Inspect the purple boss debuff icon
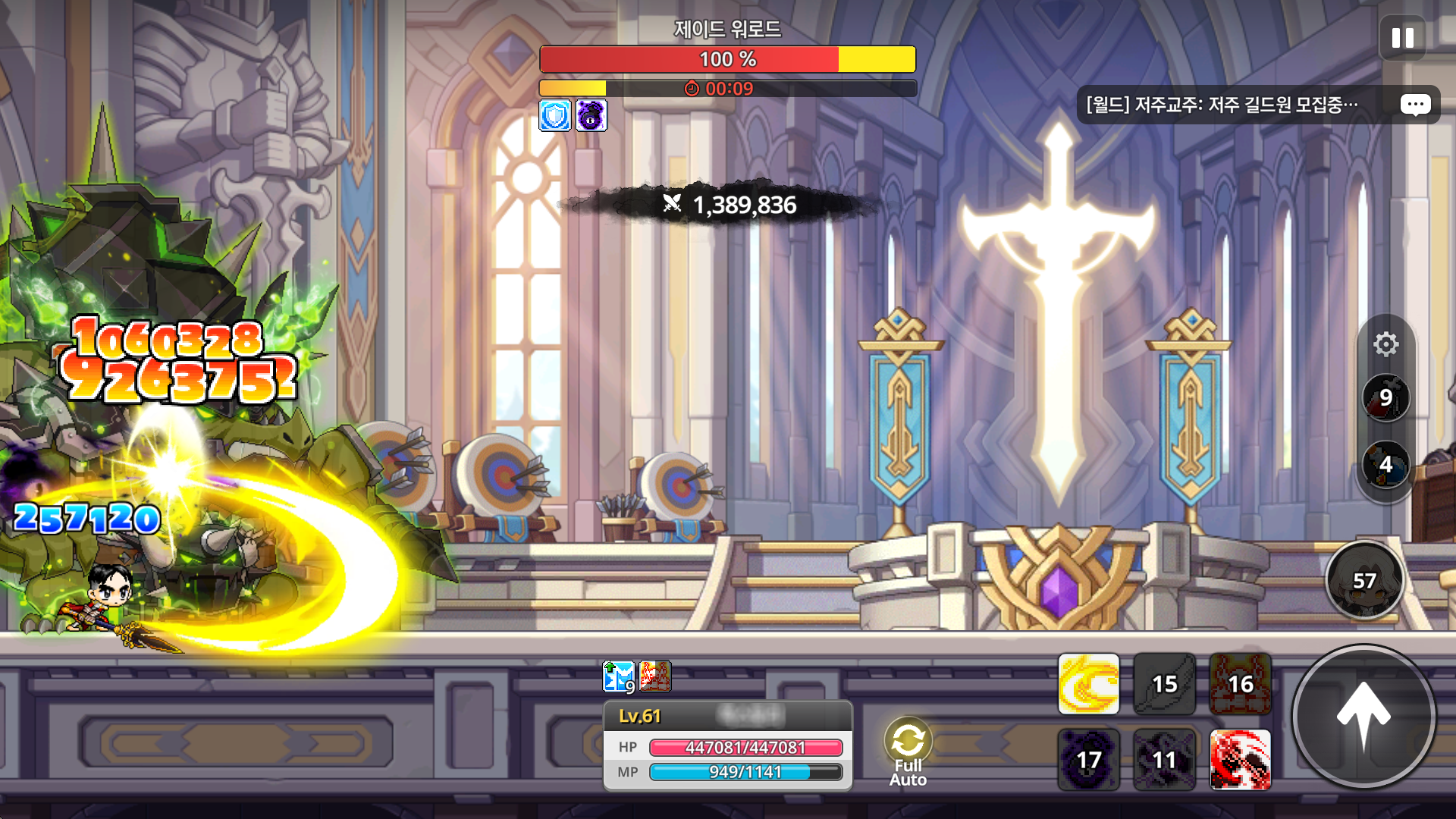 (x=591, y=116)
